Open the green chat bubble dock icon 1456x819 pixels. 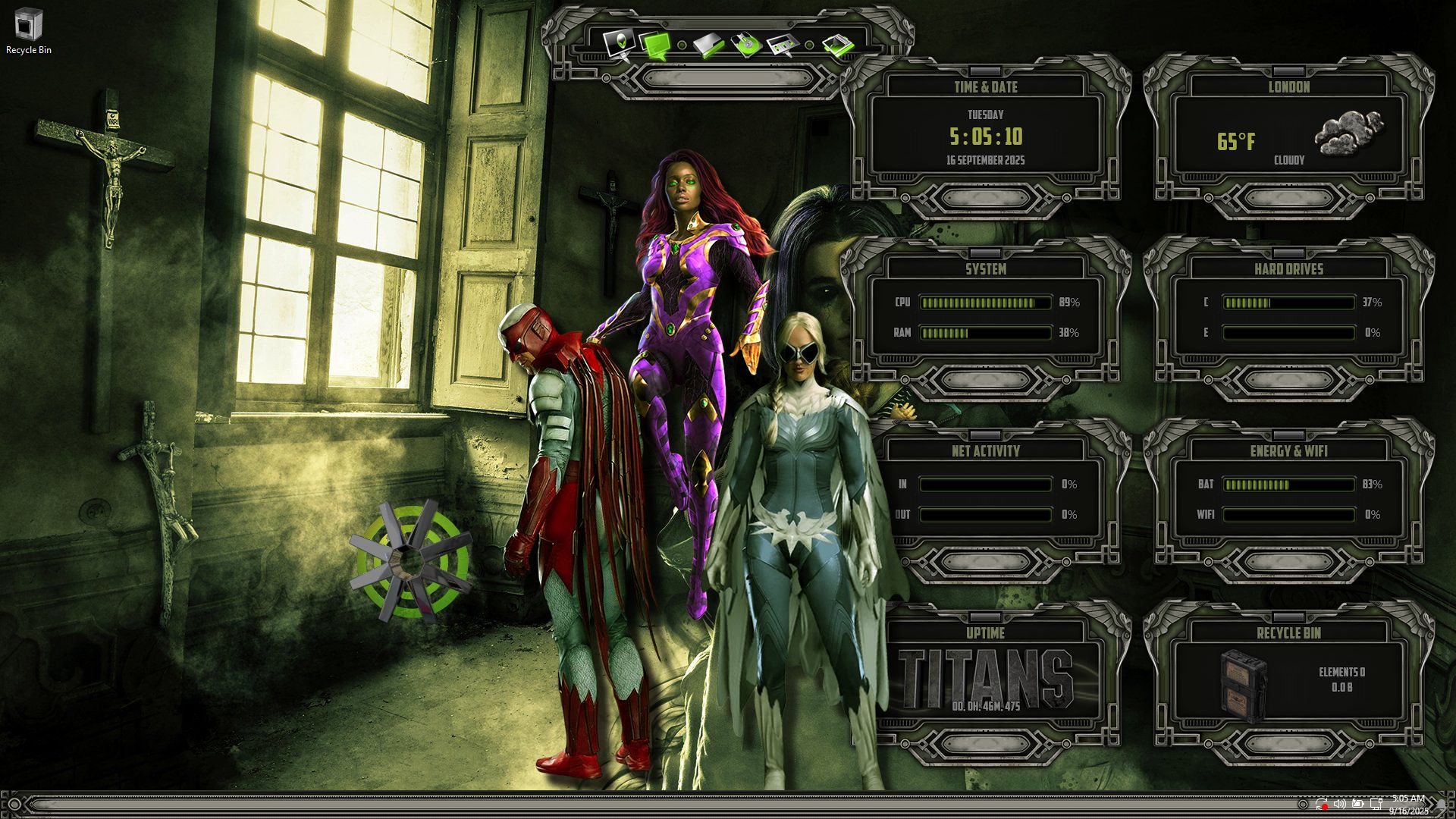tap(655, 45)
